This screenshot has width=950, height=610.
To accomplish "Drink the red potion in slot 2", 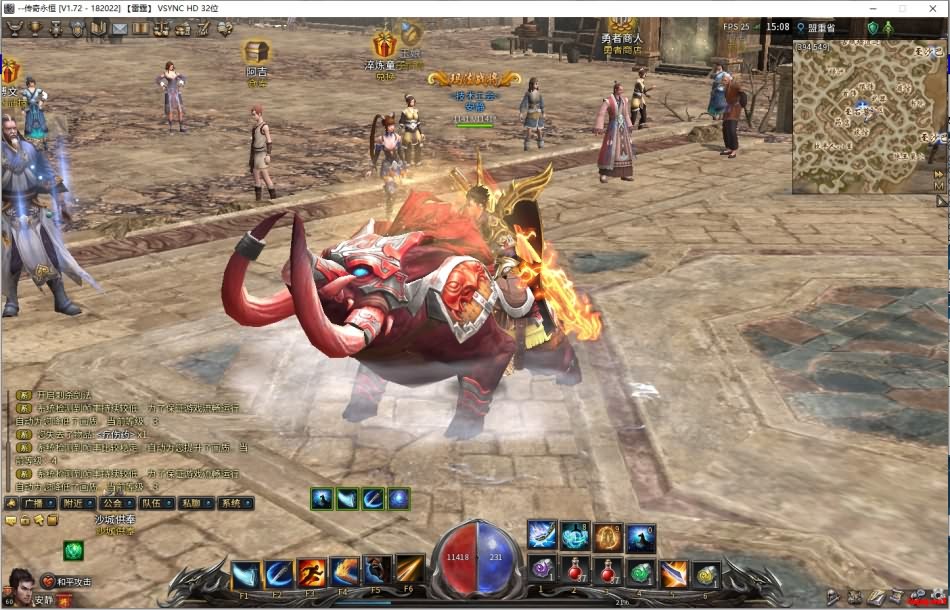I will point(574,572).
